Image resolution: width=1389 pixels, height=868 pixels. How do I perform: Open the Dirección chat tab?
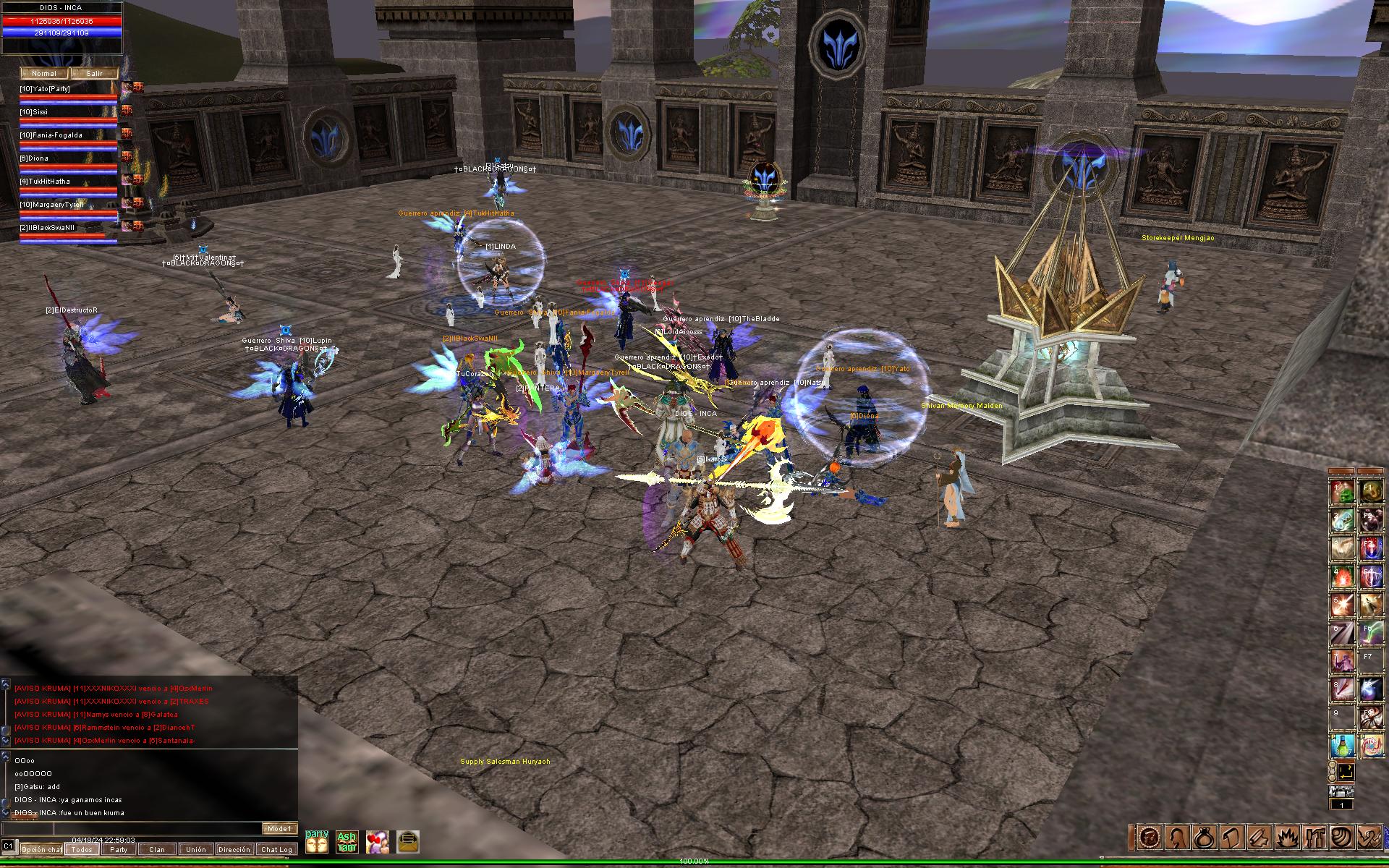(x=234, y=849)
